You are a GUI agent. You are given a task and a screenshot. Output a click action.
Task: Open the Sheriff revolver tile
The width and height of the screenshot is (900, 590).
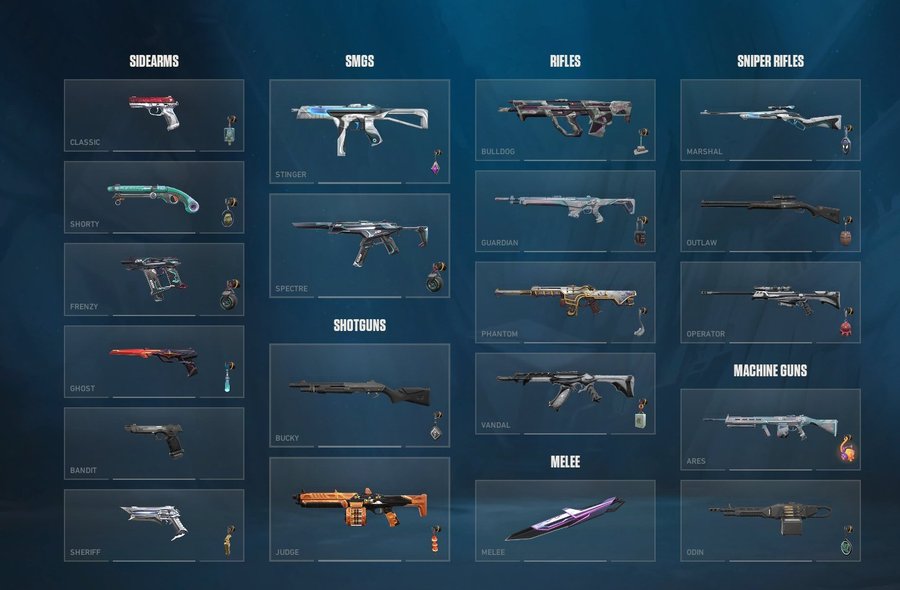point(153,524)
